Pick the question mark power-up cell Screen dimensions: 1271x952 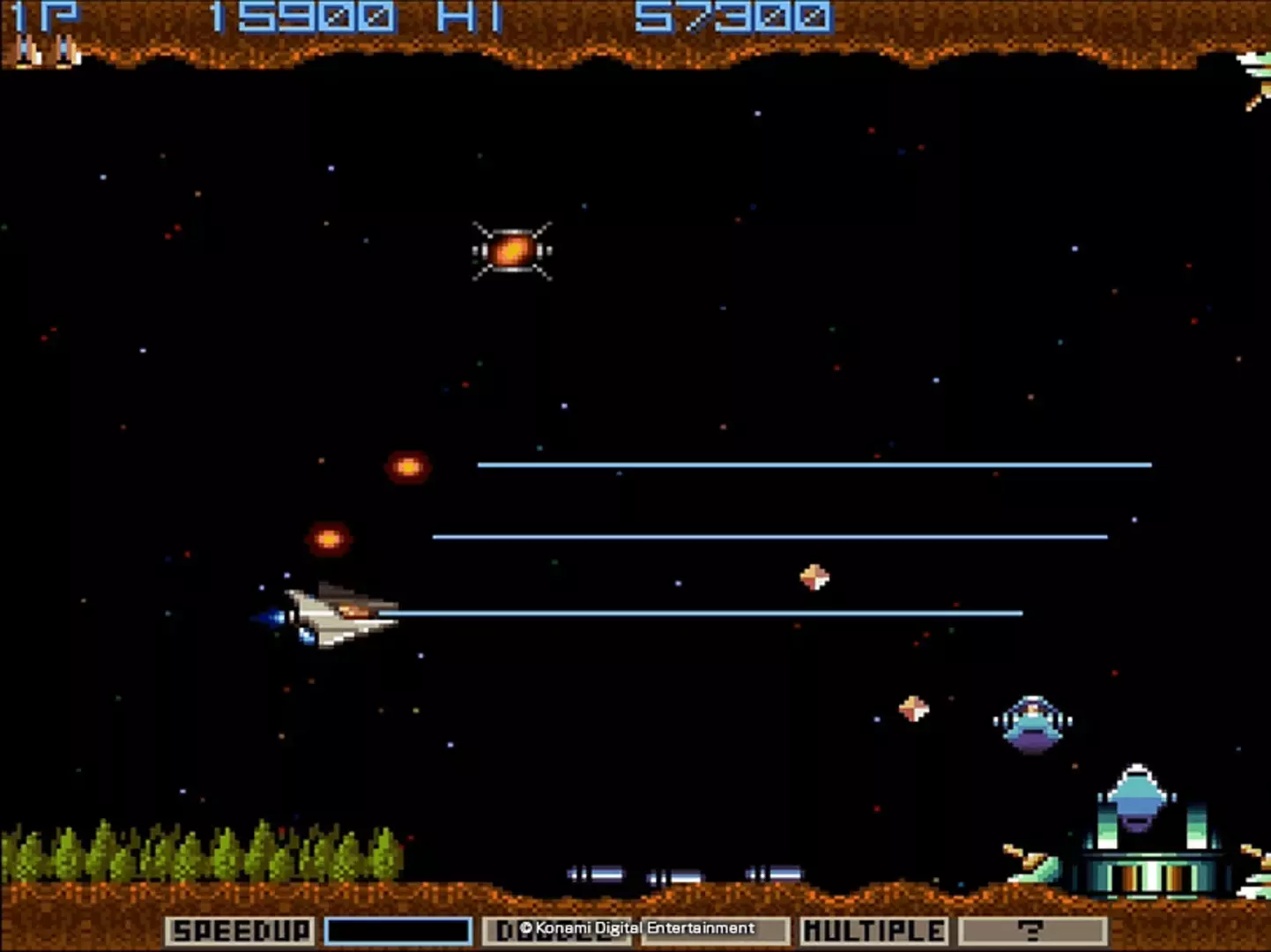click(x=1031, y=931)
